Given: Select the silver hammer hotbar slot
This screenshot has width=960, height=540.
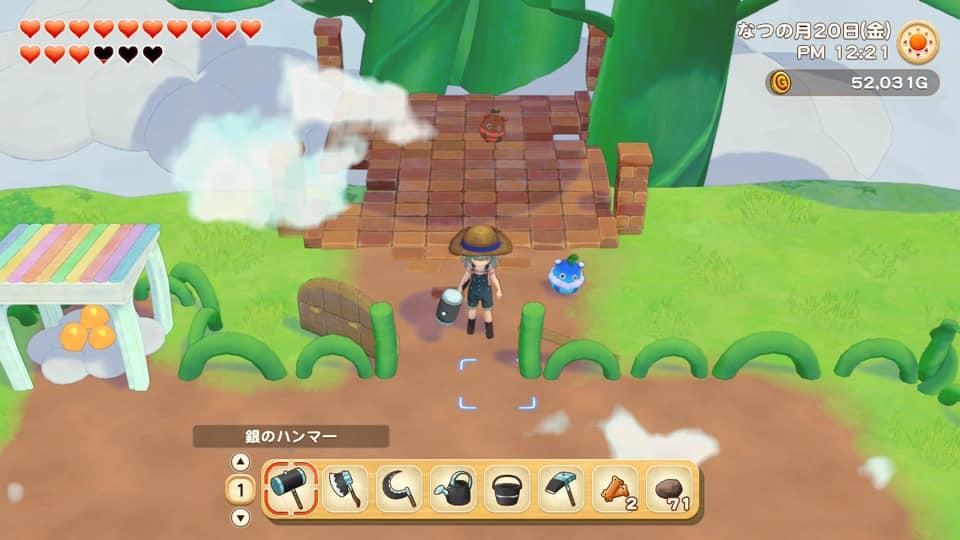Looking at the screenshot, I should pyautogui.click(x=292, y=489).
